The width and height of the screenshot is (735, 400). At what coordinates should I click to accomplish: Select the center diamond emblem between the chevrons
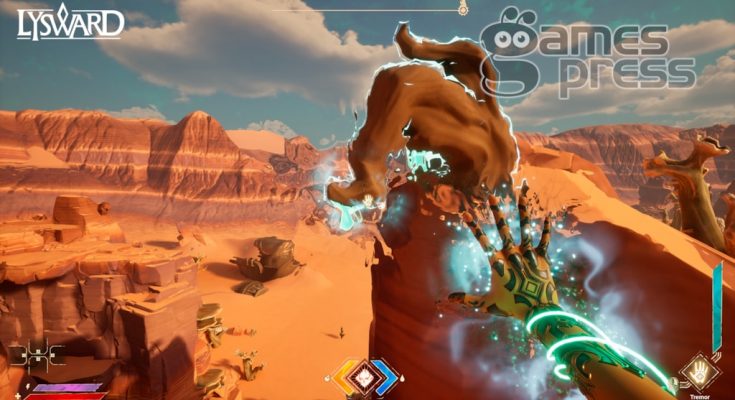point(366,376)
